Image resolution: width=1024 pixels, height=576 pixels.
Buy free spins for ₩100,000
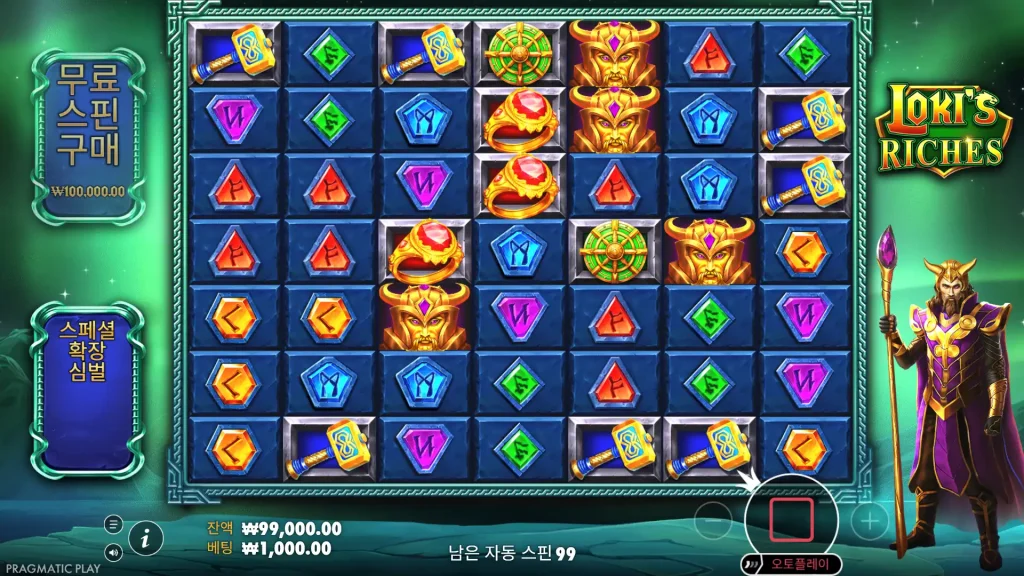(x=88, y=135)
